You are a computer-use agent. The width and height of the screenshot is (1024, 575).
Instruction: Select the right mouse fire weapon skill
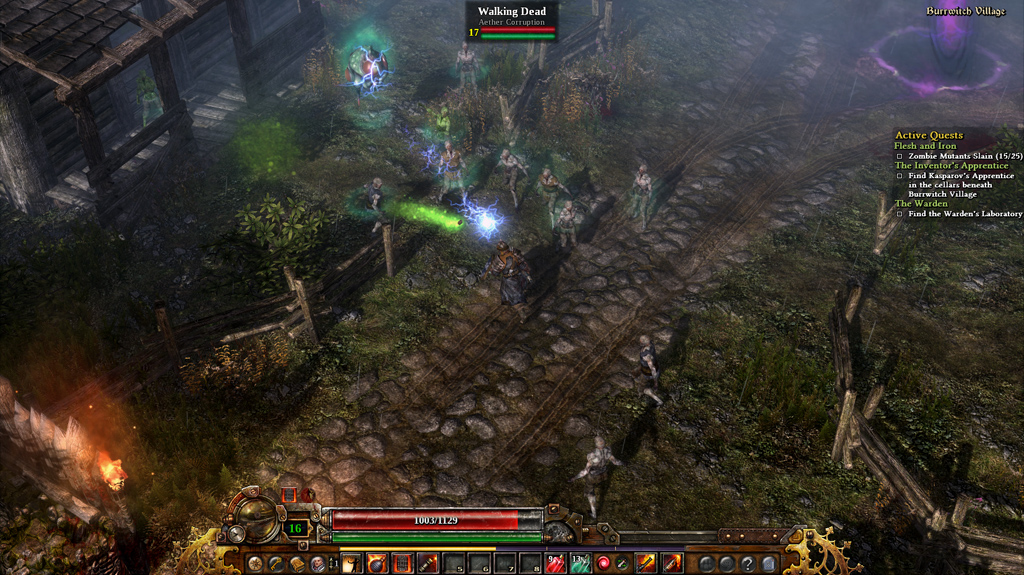[672, 564]
